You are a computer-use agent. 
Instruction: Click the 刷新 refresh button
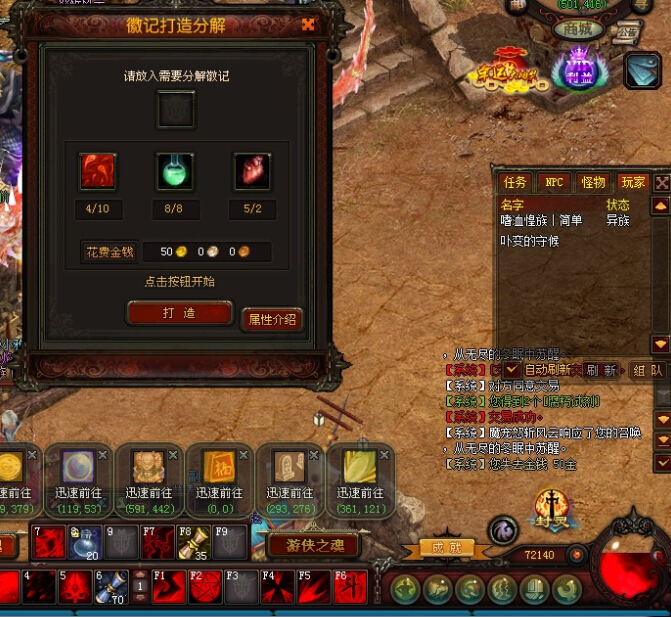pyautogui.click(x=600, y=370)
